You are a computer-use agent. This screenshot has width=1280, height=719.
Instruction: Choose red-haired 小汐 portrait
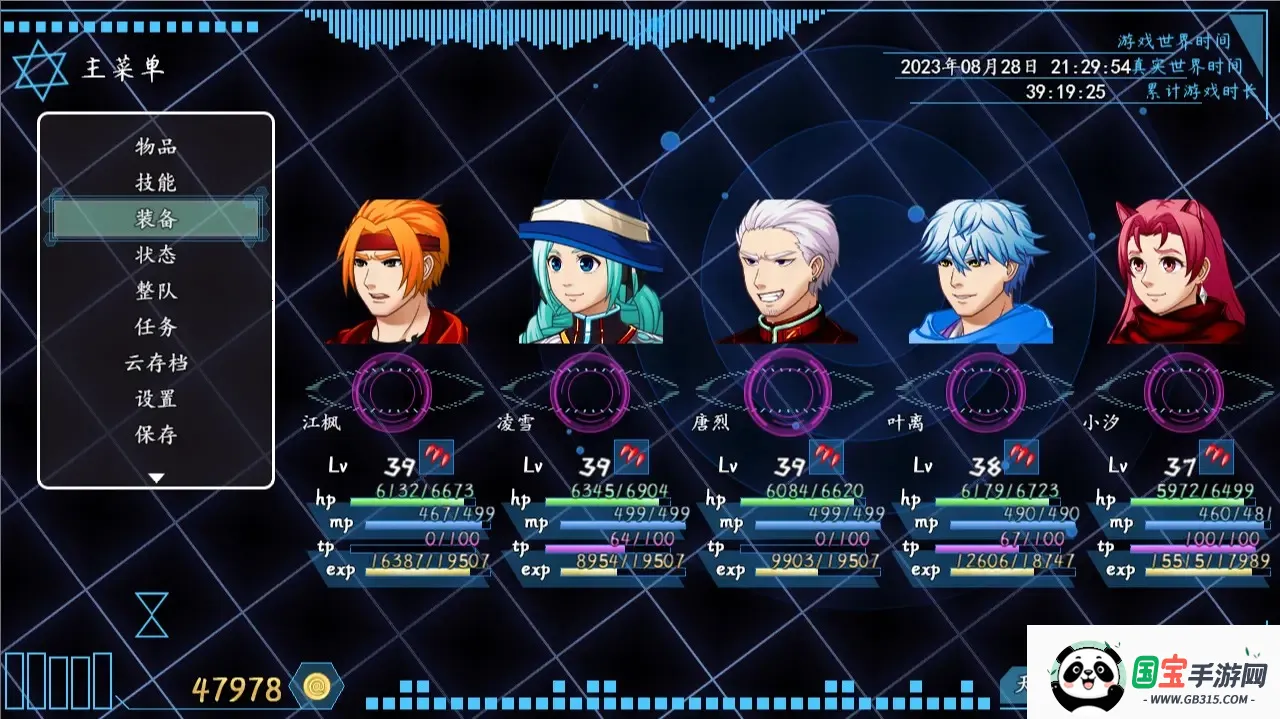(x=1178, y=272)
